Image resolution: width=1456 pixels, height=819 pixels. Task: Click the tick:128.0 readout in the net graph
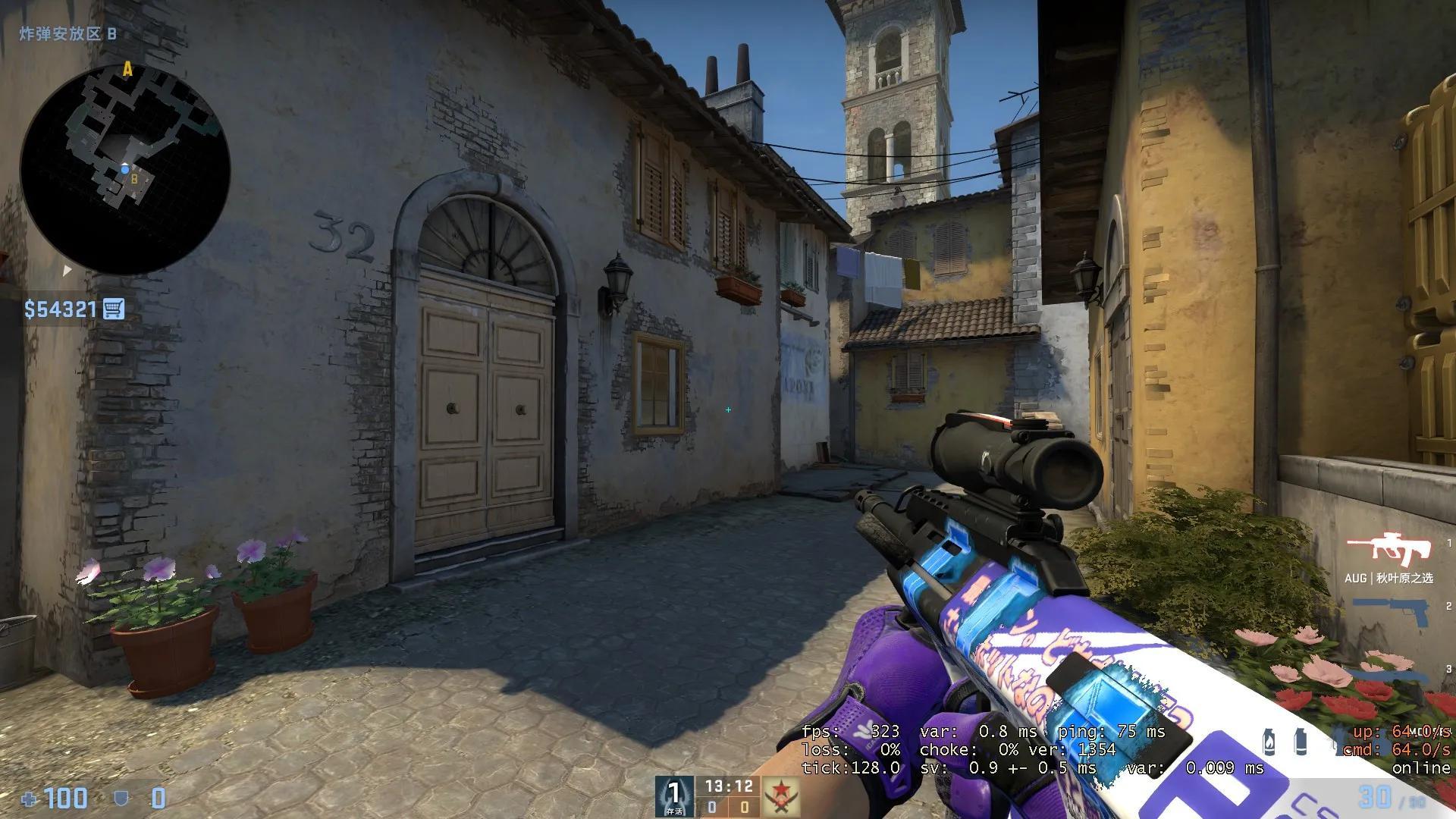click(x=851, y=767)
